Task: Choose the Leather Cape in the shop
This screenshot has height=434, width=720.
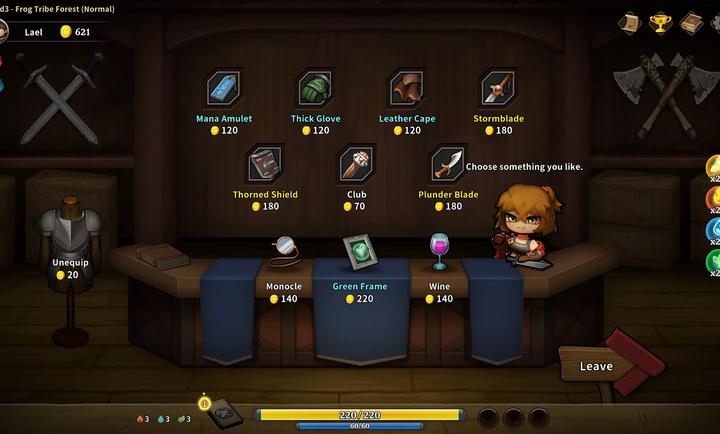Action: [406, 89]
